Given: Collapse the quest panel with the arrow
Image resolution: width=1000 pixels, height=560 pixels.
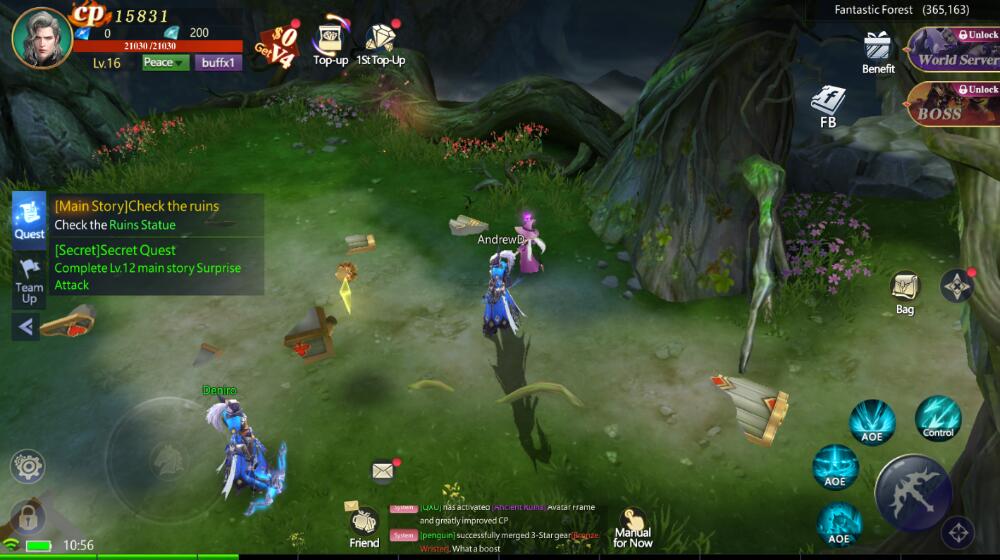Looking at the screenshot, I should 26,326.
